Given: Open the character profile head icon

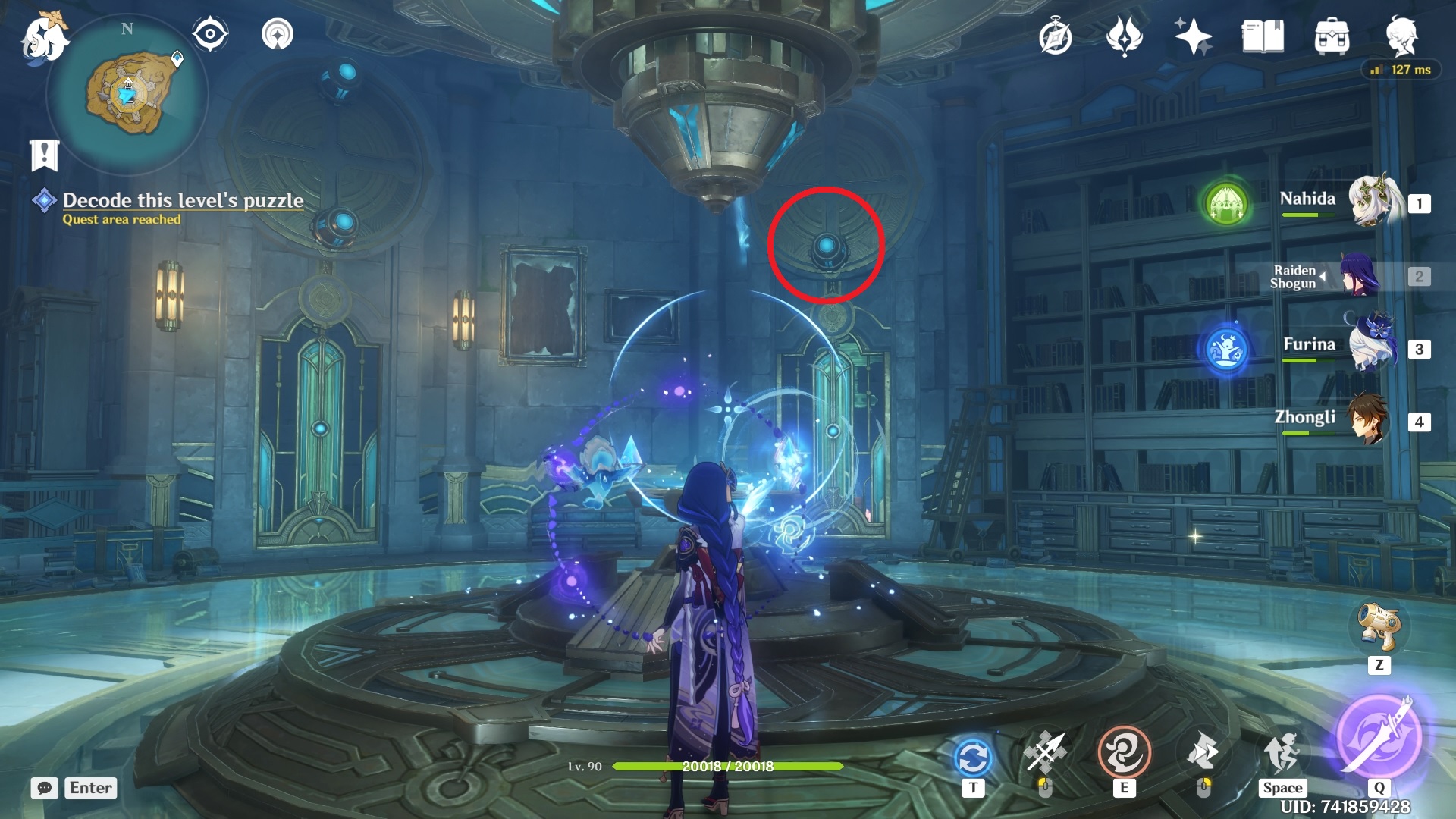Looking at the screenshot, I should pyautogui.click(x=1401, y=37).
